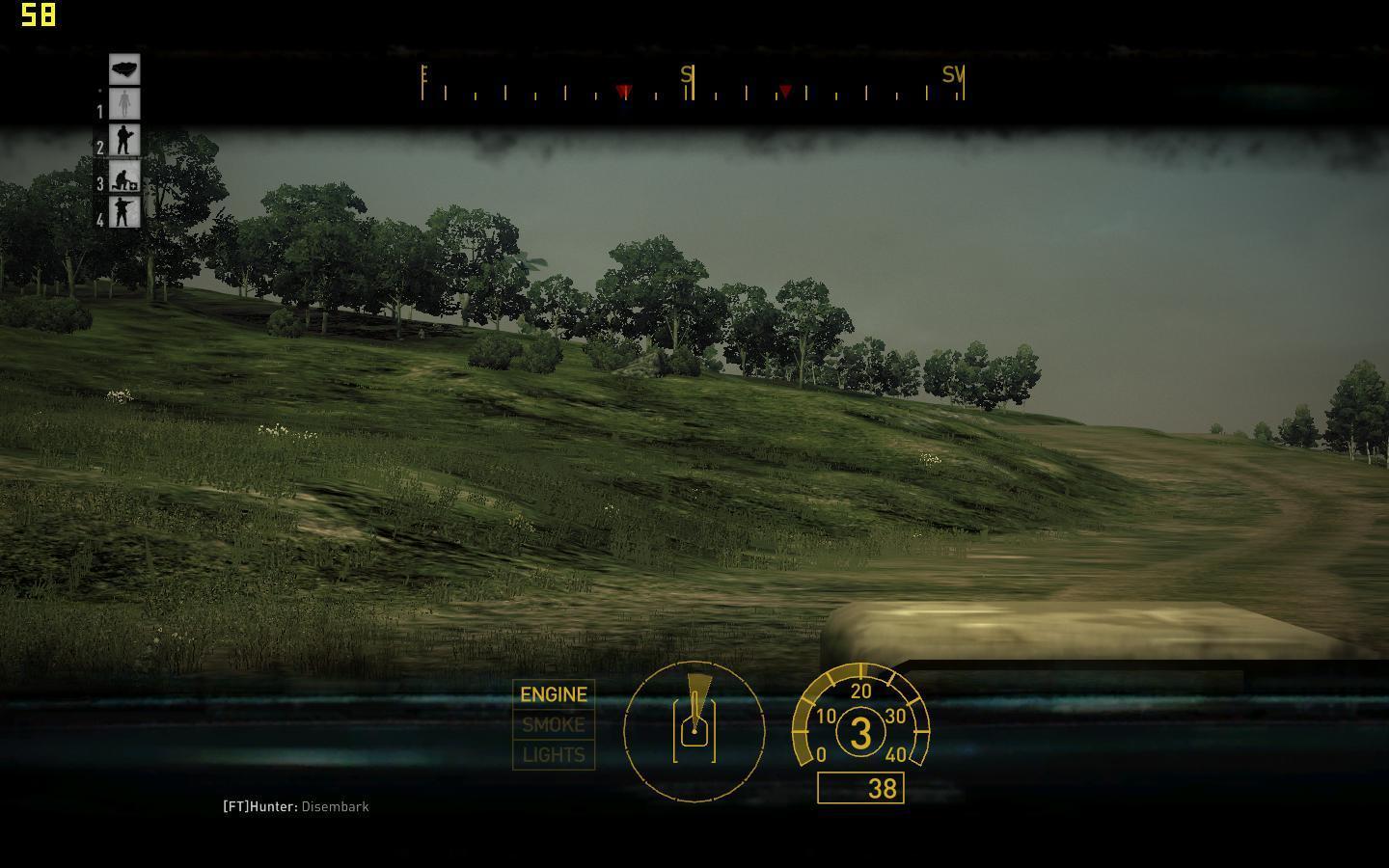This screenshot has width=1389, height=868.
Task: Switch on the LIGHTS indicator
Action: click(554, 755)
